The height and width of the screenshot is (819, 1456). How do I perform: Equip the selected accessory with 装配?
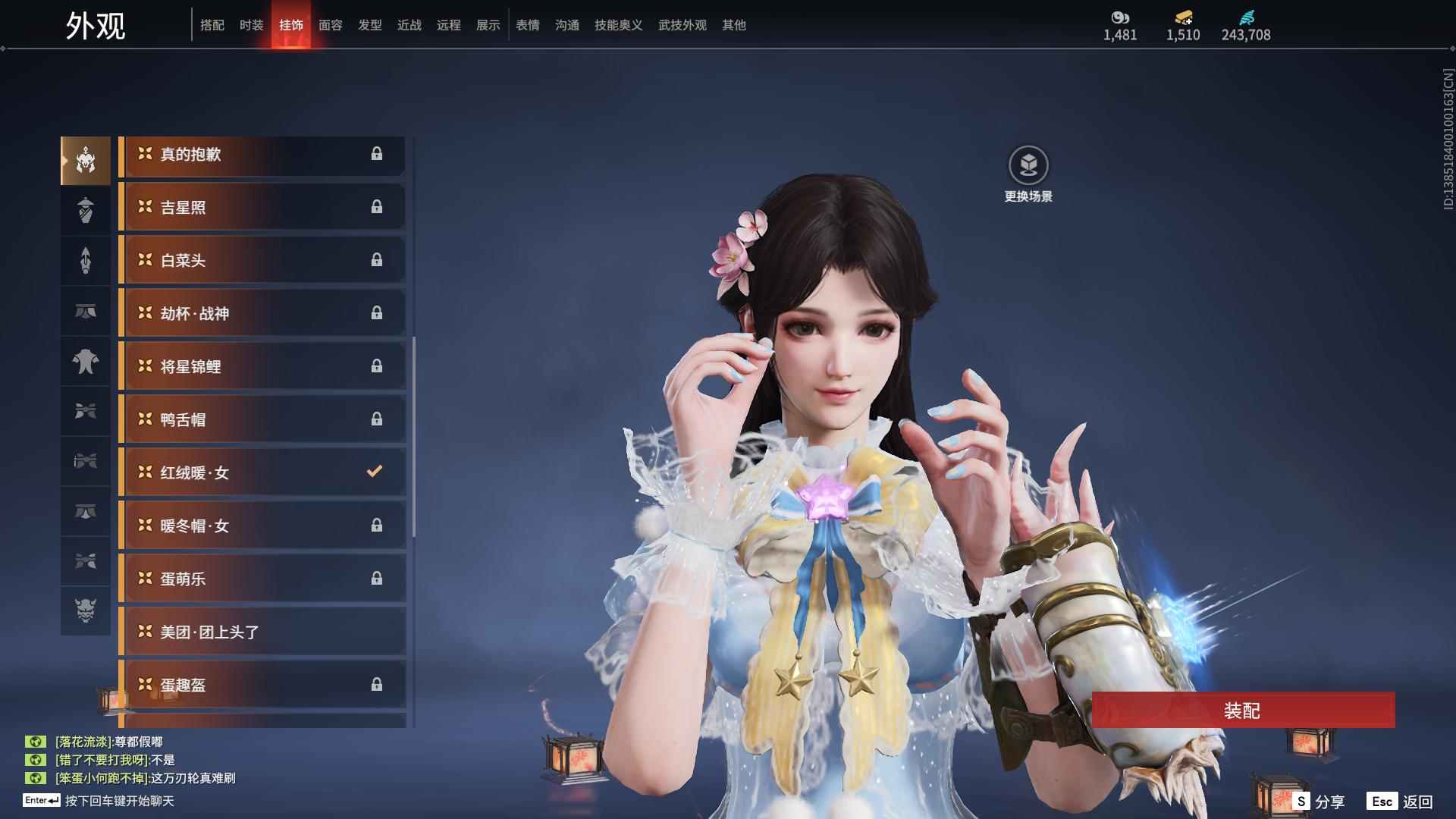tap(1242, 711)
